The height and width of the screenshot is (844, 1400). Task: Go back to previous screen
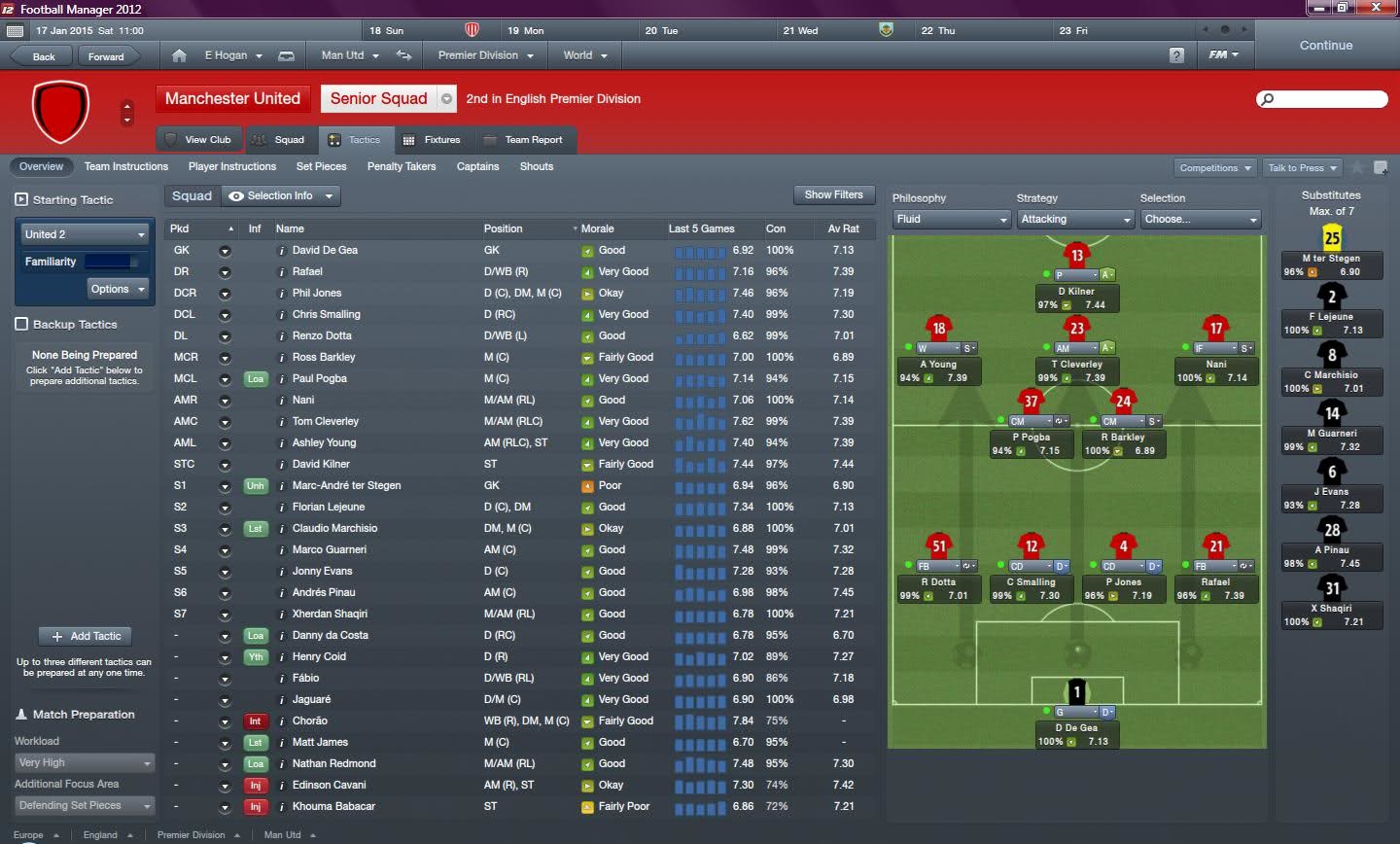point(44,56)
